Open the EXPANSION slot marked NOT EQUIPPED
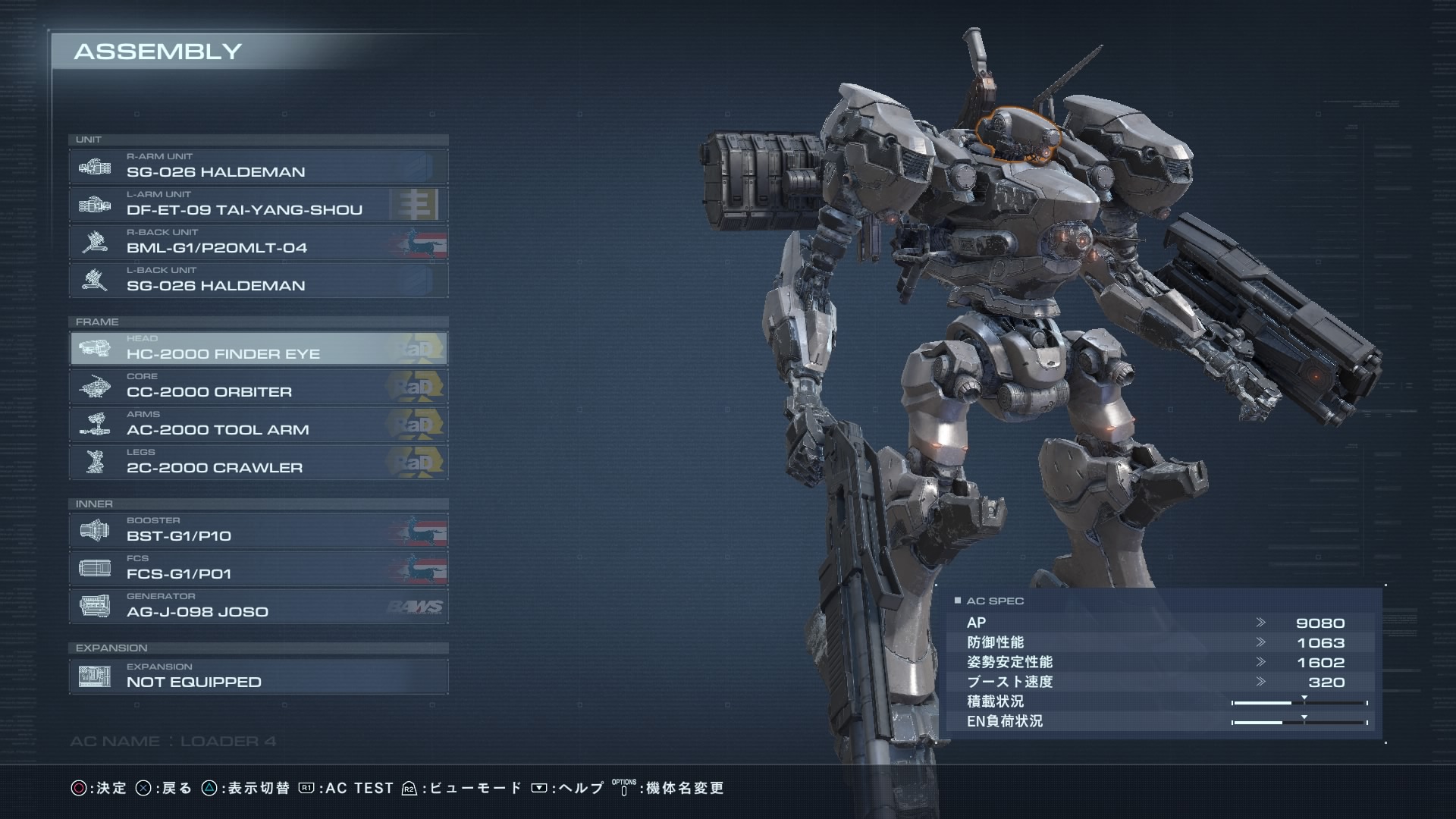 (x=258, y=676)
